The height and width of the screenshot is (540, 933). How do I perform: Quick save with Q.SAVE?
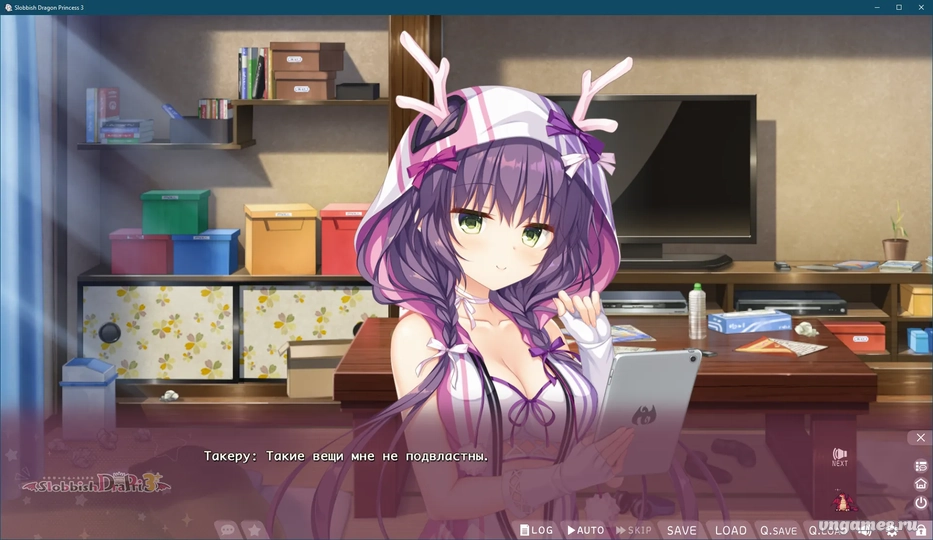778,530
